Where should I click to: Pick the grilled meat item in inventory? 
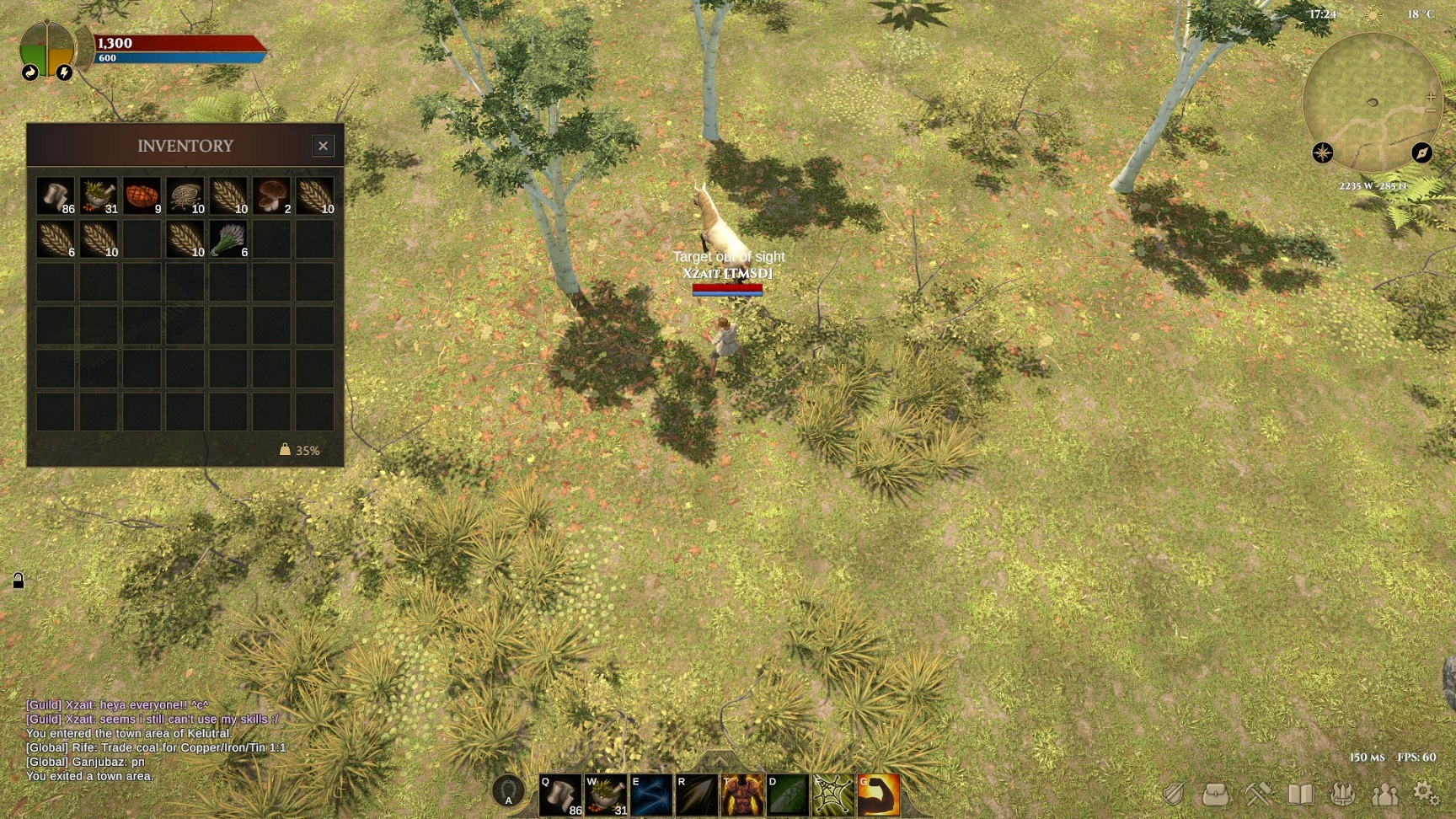(x=142, y=196)
